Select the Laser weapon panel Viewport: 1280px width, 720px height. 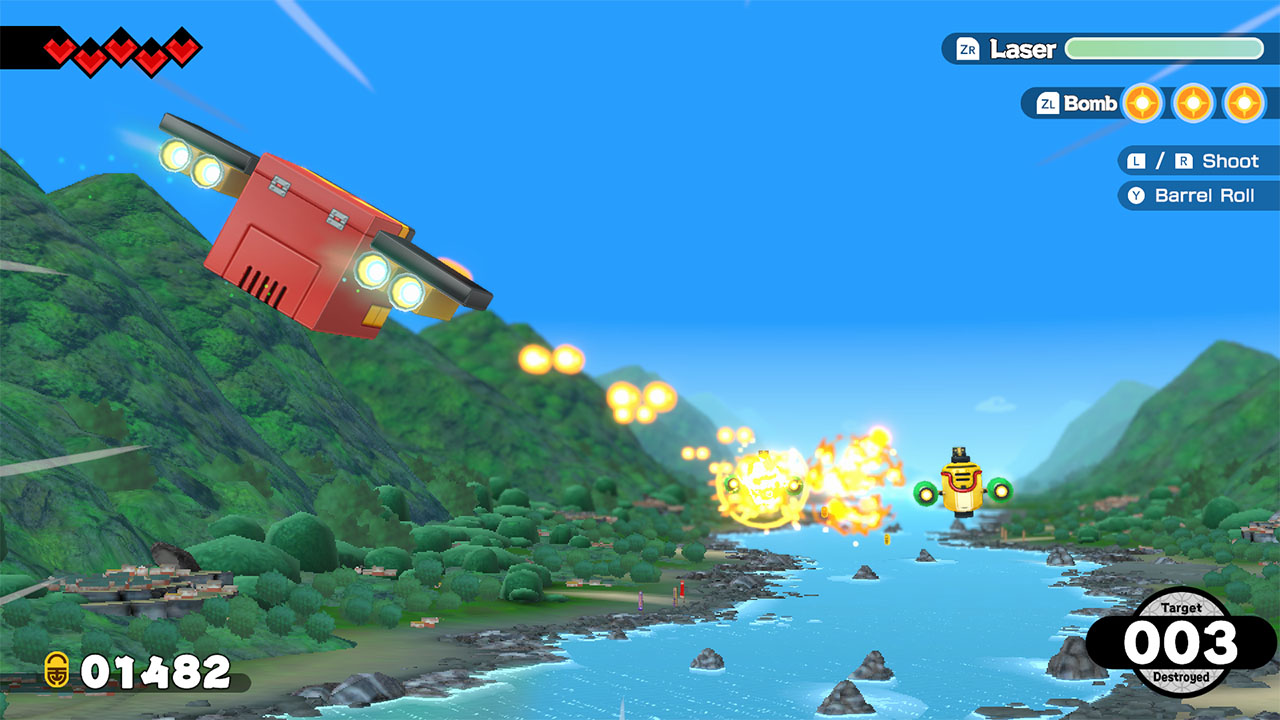[x=1110, y=49]
